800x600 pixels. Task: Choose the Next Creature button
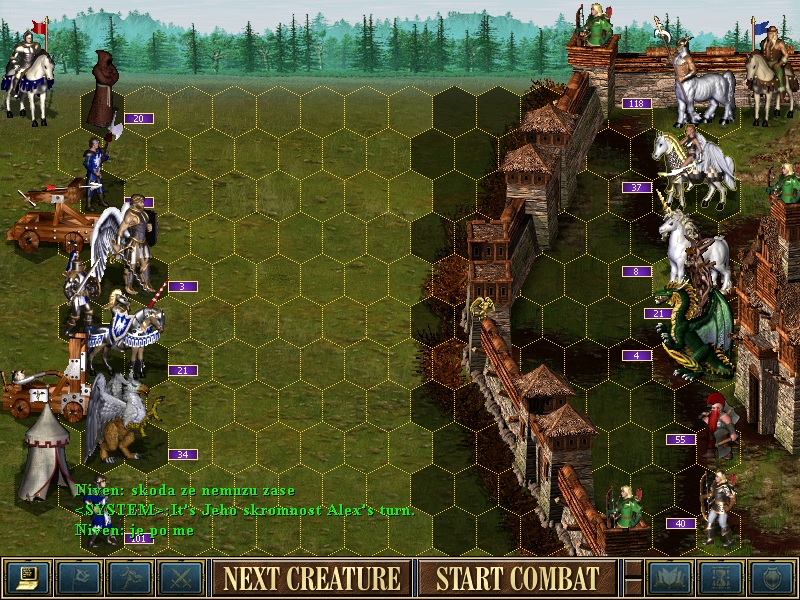pyautogui.click(x=311, y=577)
